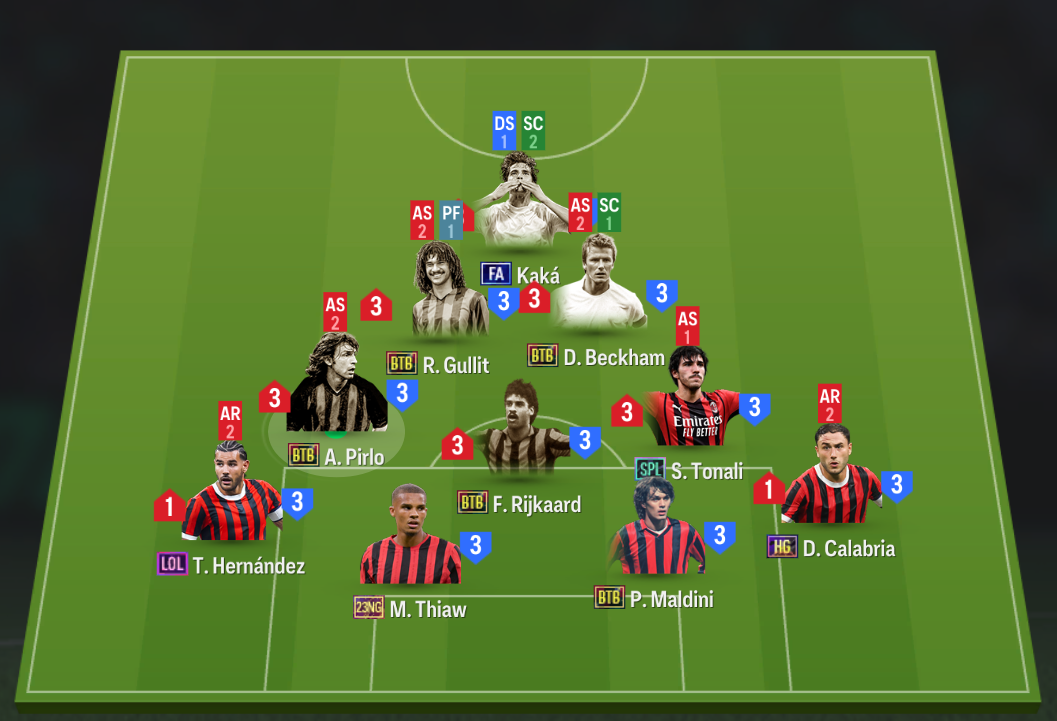Click the HG badge beside D. Calabria
The image size is (1057, 721).
[782, 547]
